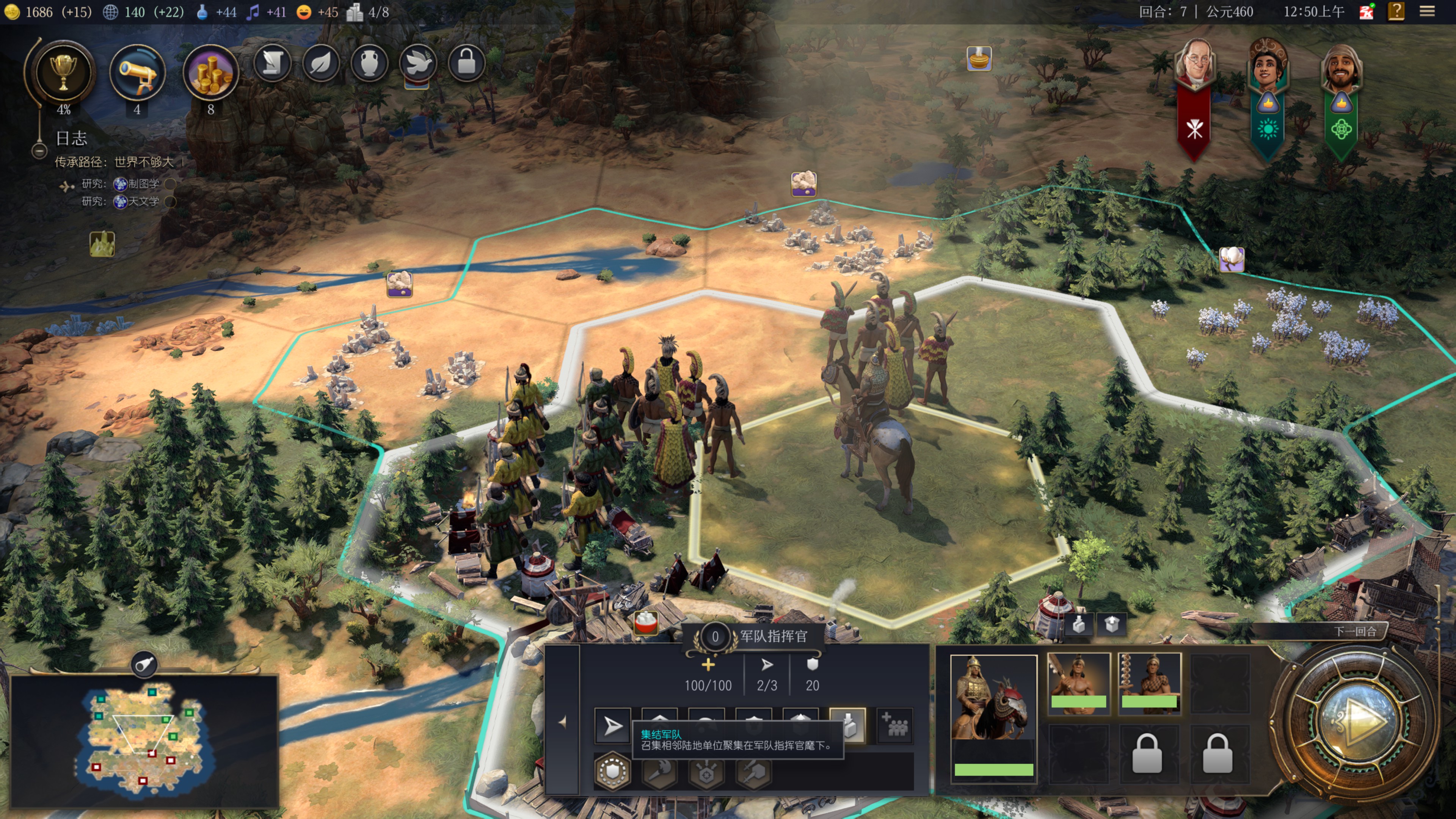1456x819 pixels.
Task: Activate the move arrow unit action
Action: click(x=613, y=726)
